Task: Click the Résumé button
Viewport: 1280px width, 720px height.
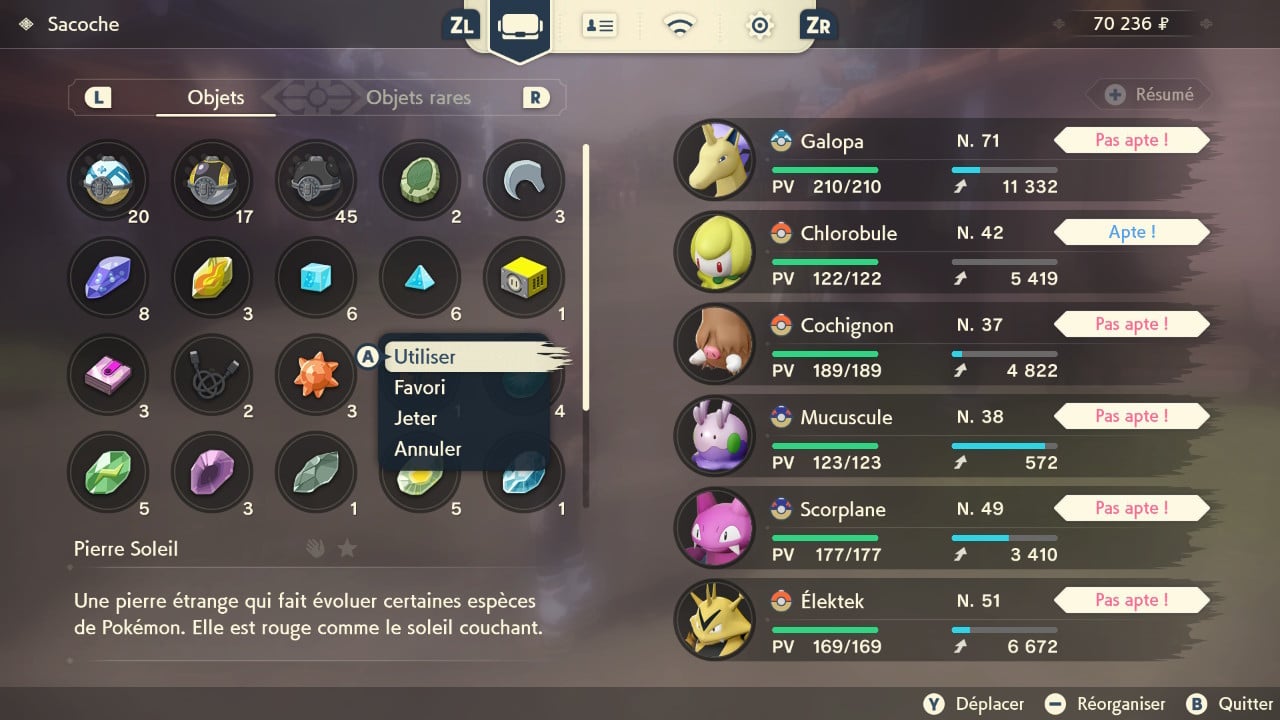Action: [1150, 95]
